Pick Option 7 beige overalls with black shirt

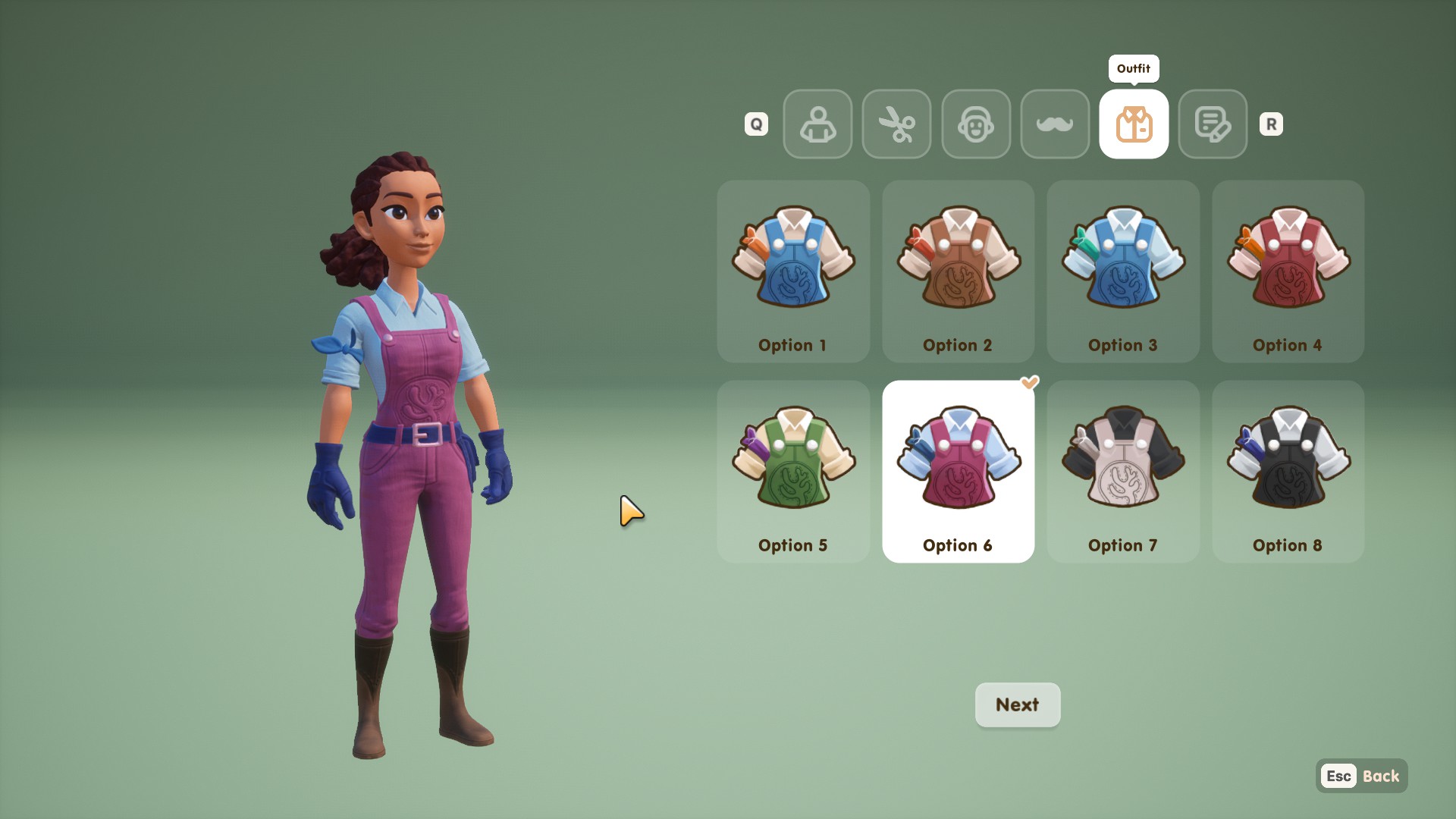tap(1123, 472)
